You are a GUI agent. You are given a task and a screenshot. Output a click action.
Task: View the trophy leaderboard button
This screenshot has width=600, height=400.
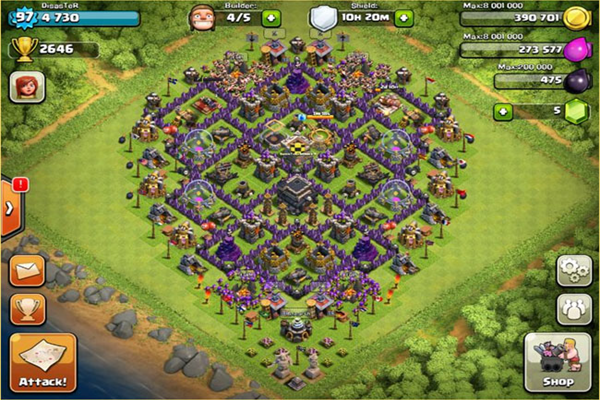27,308
